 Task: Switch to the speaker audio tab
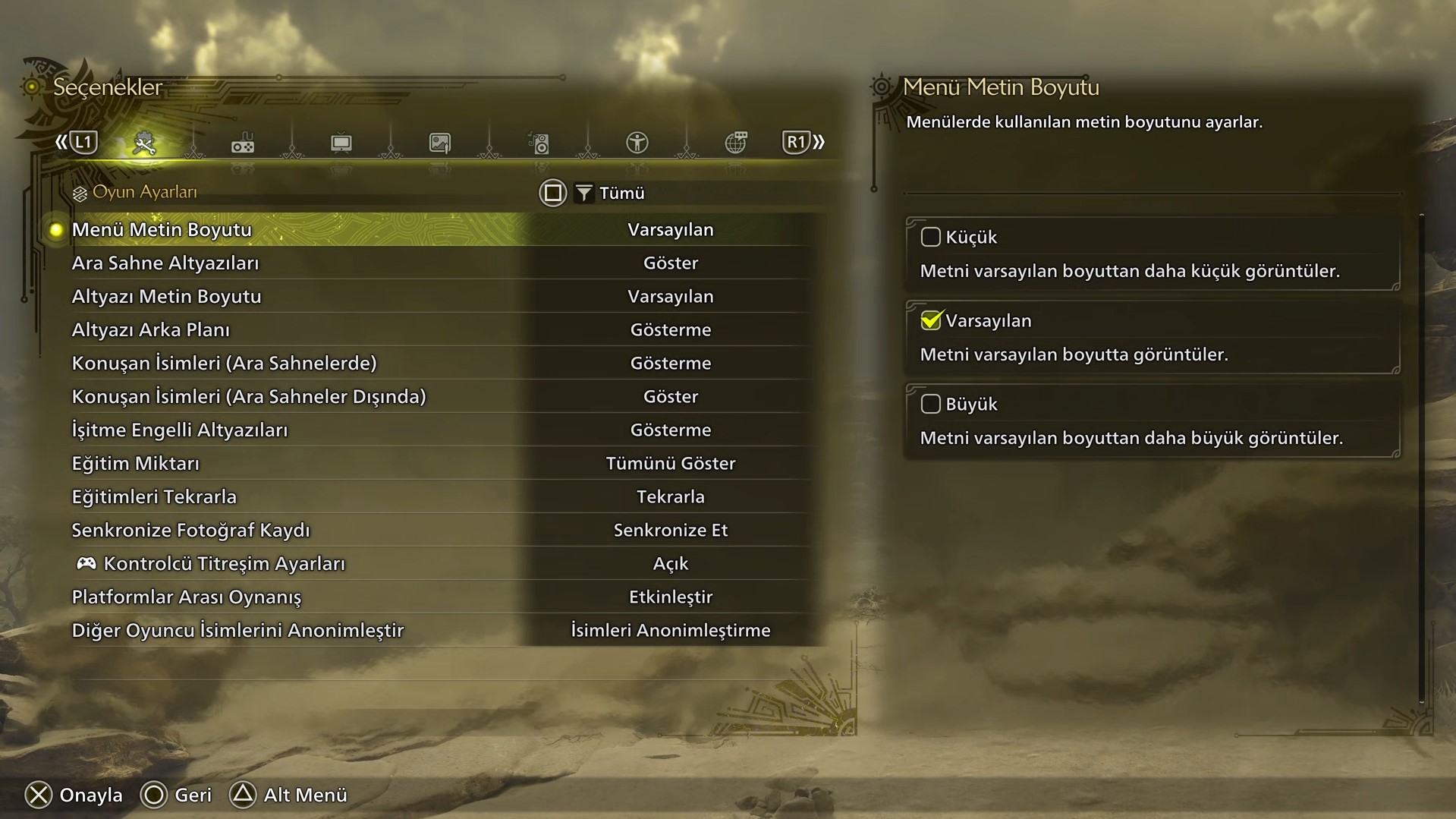539,143
